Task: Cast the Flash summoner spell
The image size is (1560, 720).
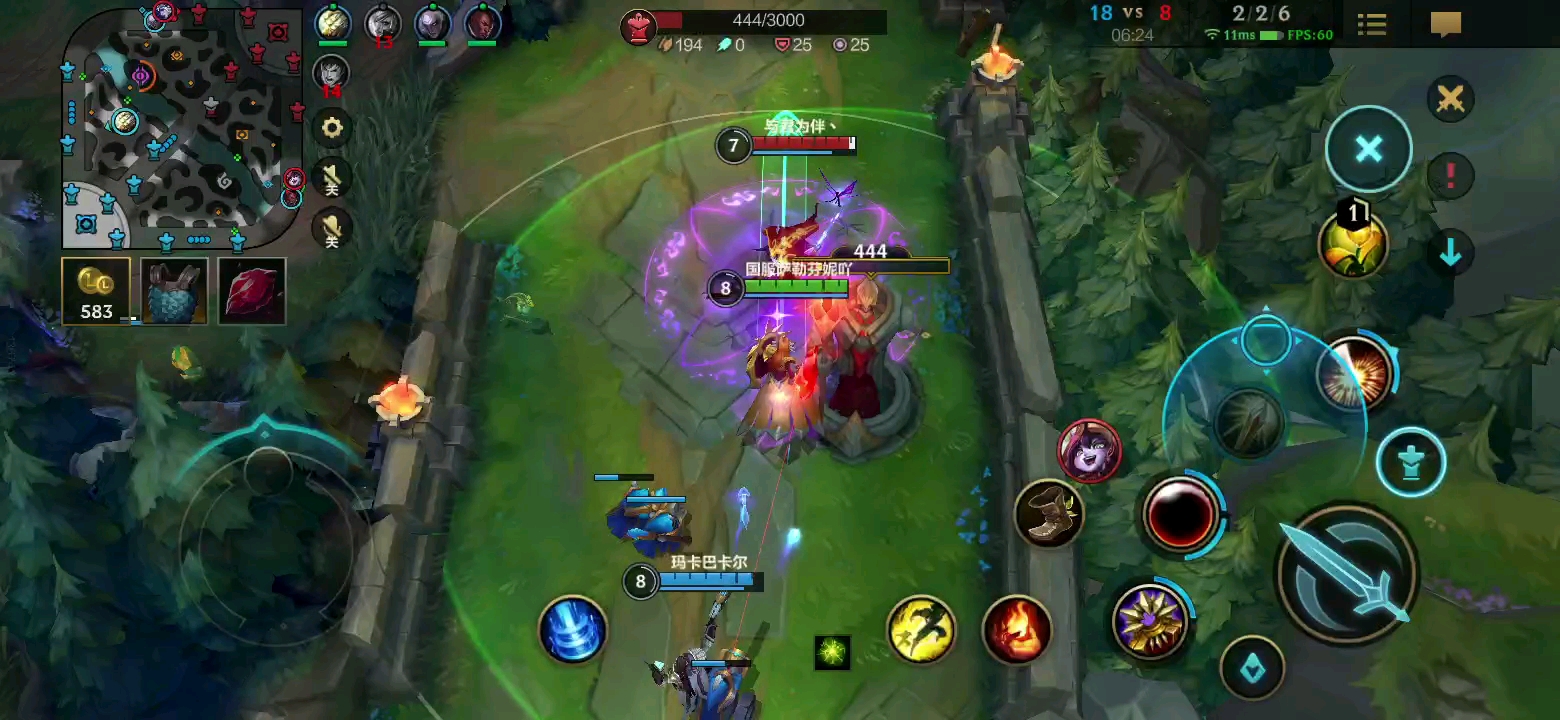Action: [x=921, y=629]
